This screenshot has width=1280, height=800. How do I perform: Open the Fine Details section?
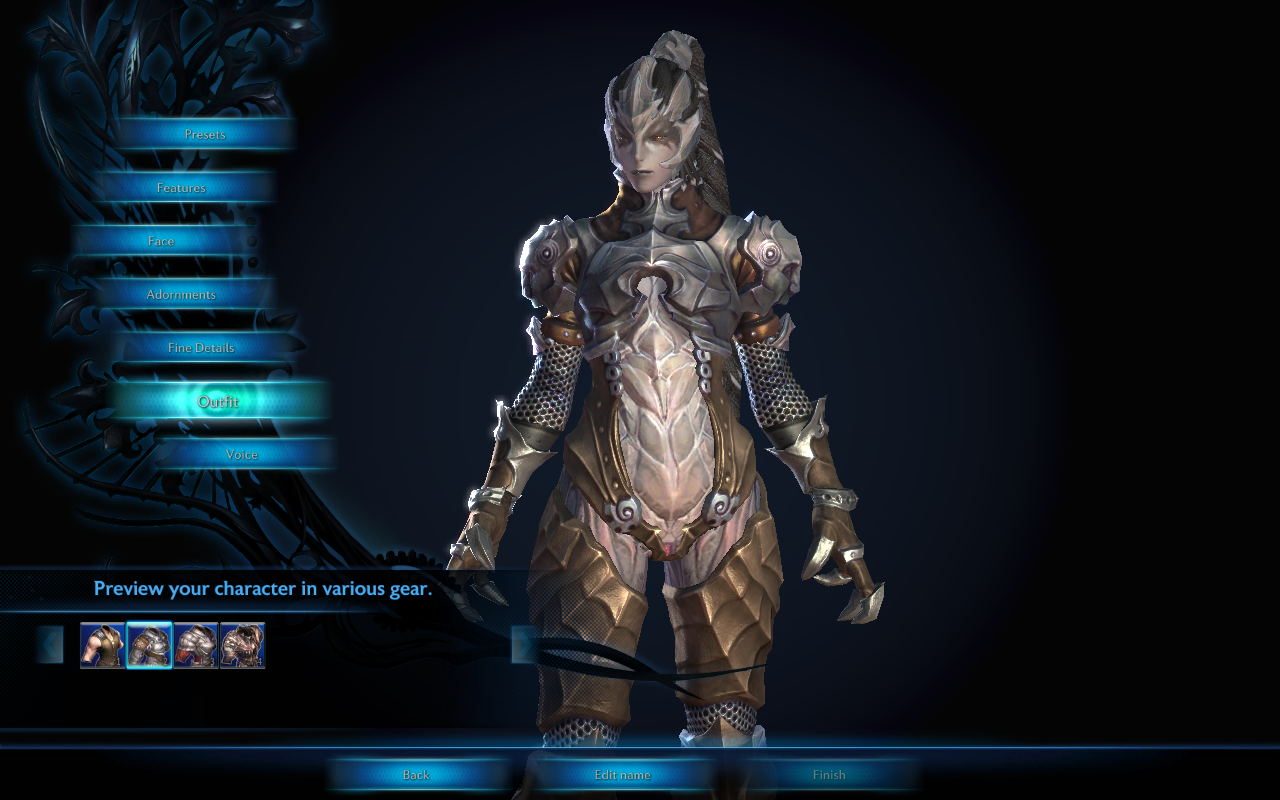201,348
